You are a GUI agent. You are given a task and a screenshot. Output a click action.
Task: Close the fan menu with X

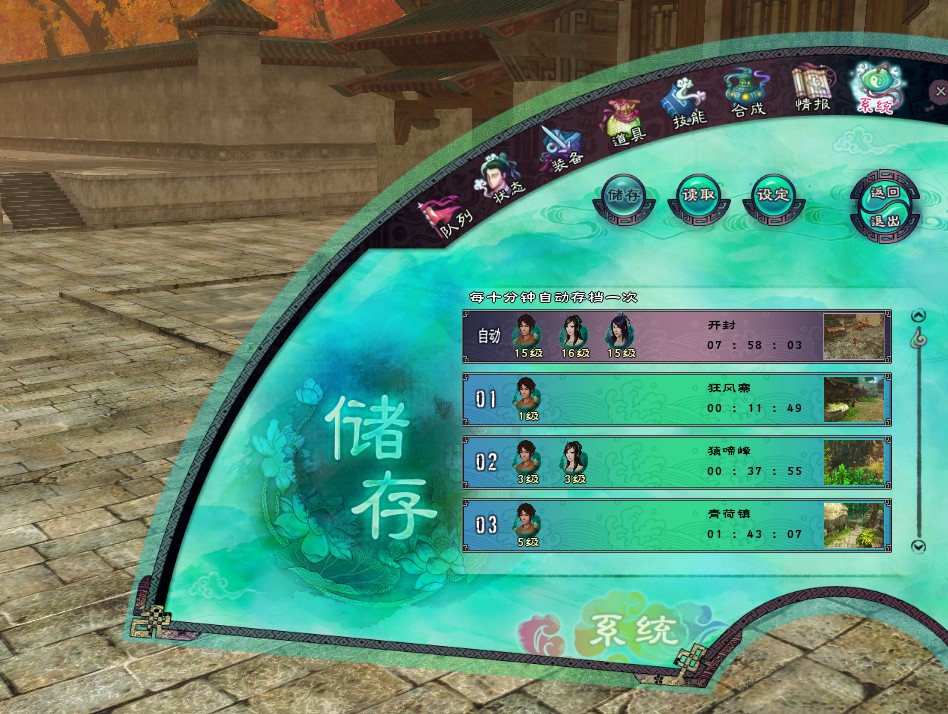tap(939, 92)
